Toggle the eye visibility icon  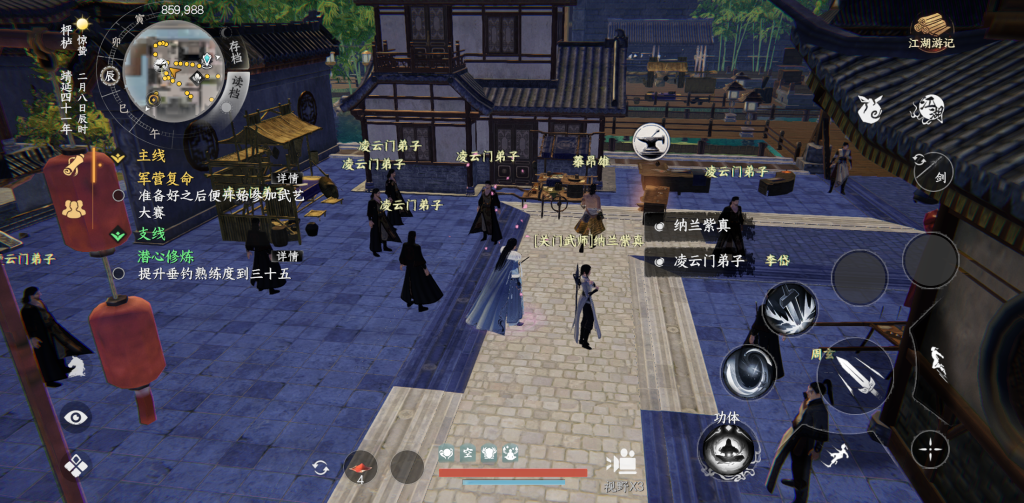[76, 417]
